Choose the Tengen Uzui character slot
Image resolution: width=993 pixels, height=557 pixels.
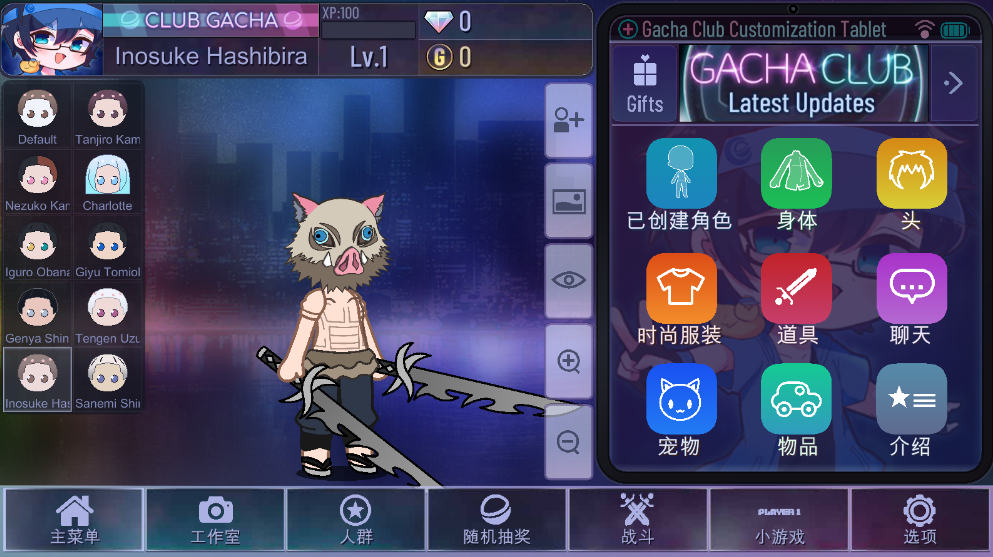click(107, 316)
